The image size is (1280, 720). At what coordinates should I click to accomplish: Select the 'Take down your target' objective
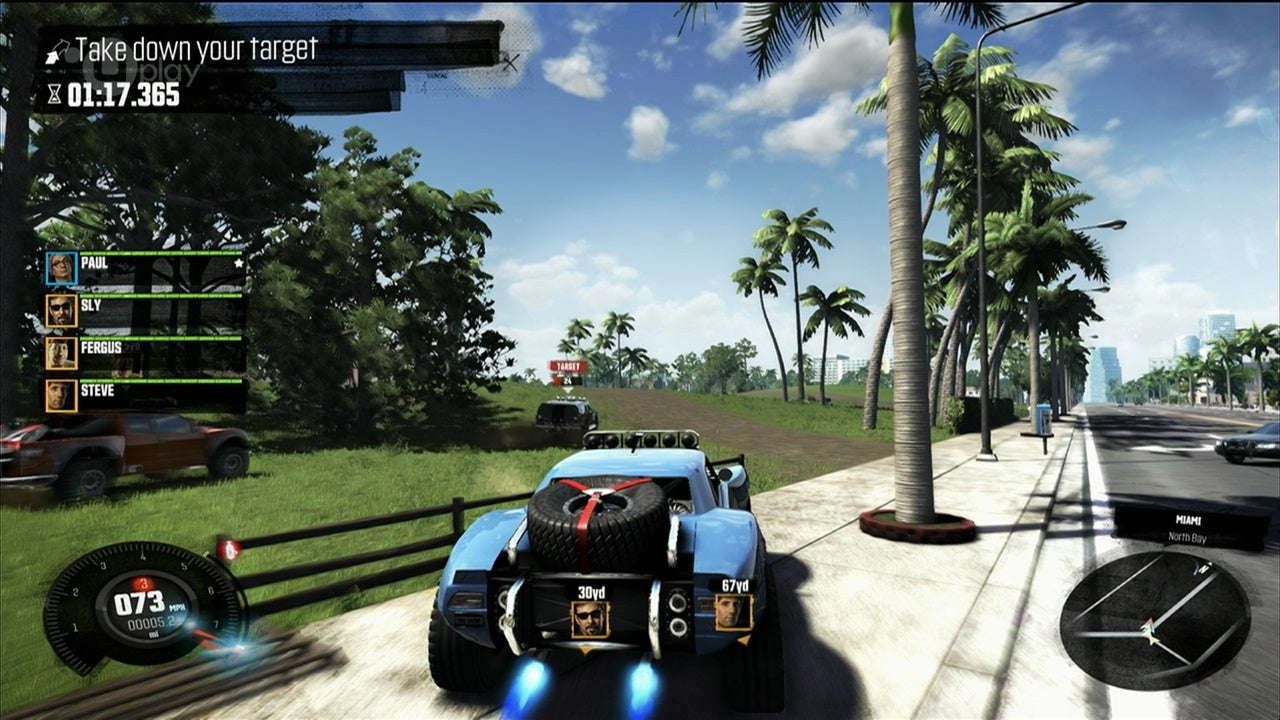click(196, 48)
